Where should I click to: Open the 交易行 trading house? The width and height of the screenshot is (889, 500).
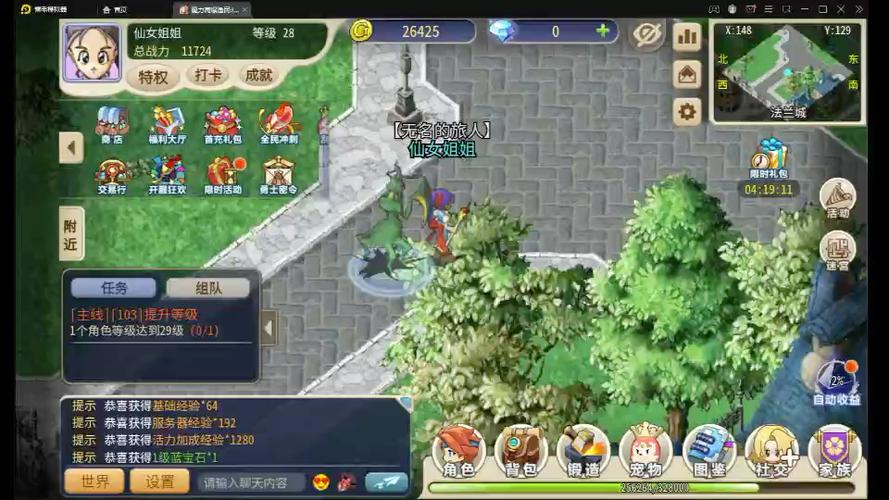tap(111, 177)
